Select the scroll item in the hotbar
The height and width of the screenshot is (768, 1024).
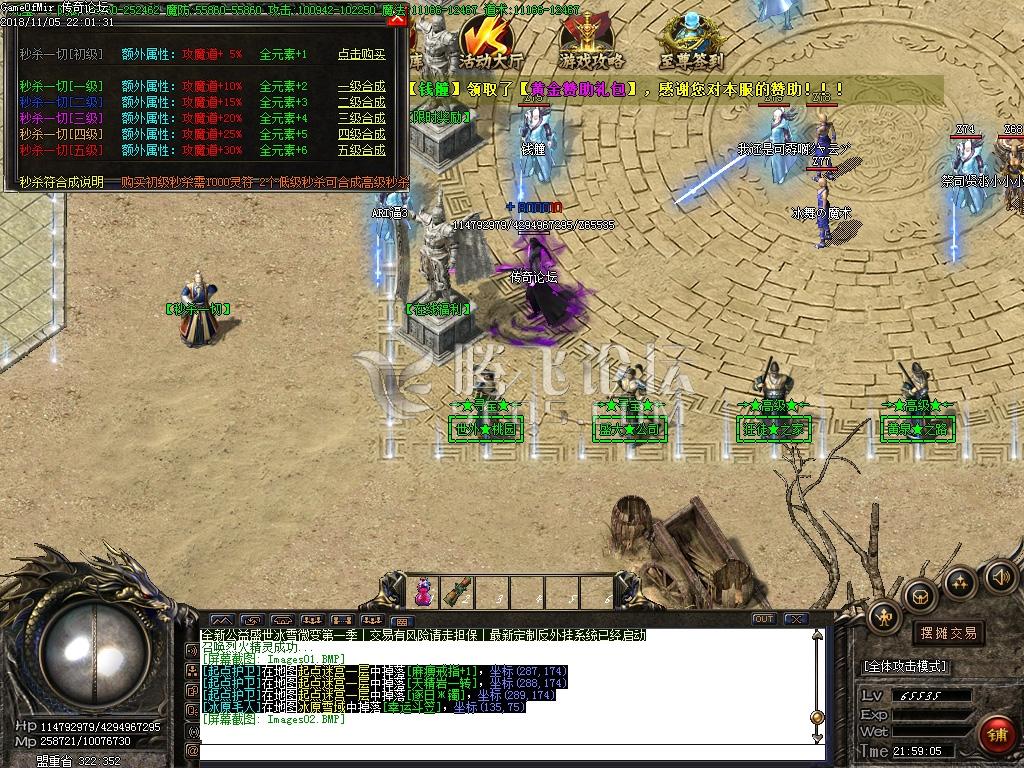point(459,591)
